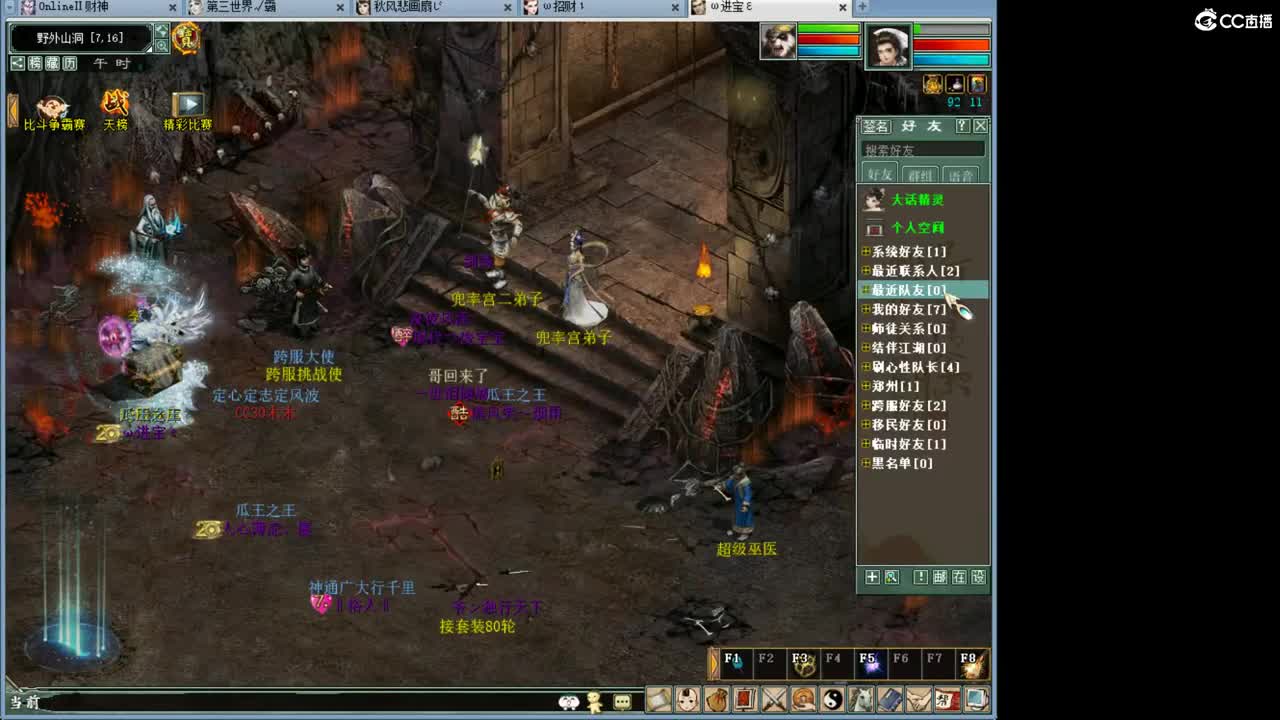
Task: Open the backpack sack icon on bottom toolbar
Action: coord(717,702)
